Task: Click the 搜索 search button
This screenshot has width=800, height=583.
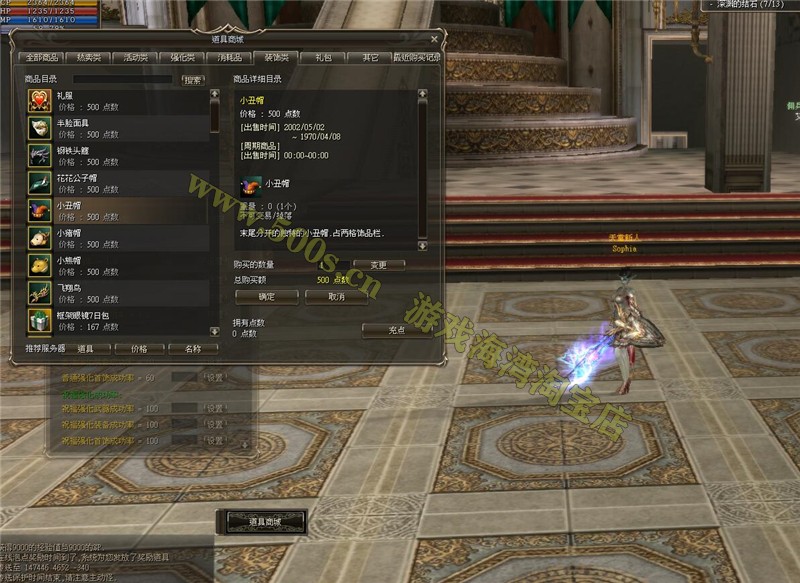Action: pyautogui.click(x=192, y=79)
